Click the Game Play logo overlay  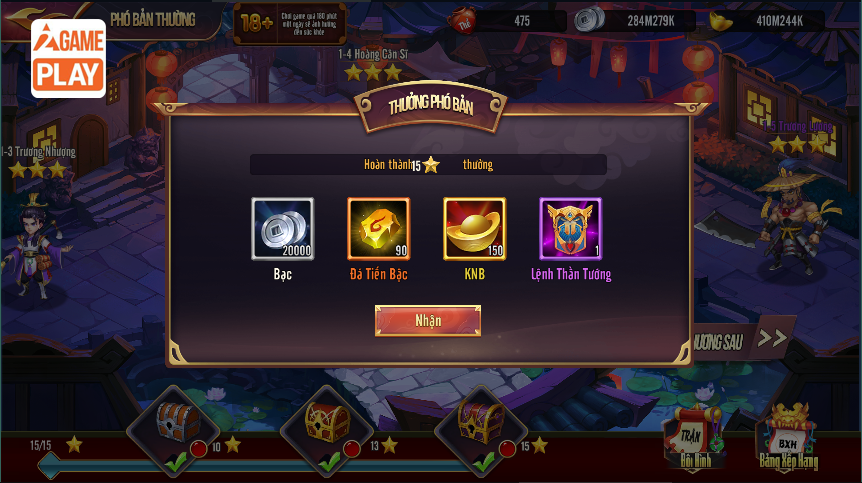tap(68, 58)
